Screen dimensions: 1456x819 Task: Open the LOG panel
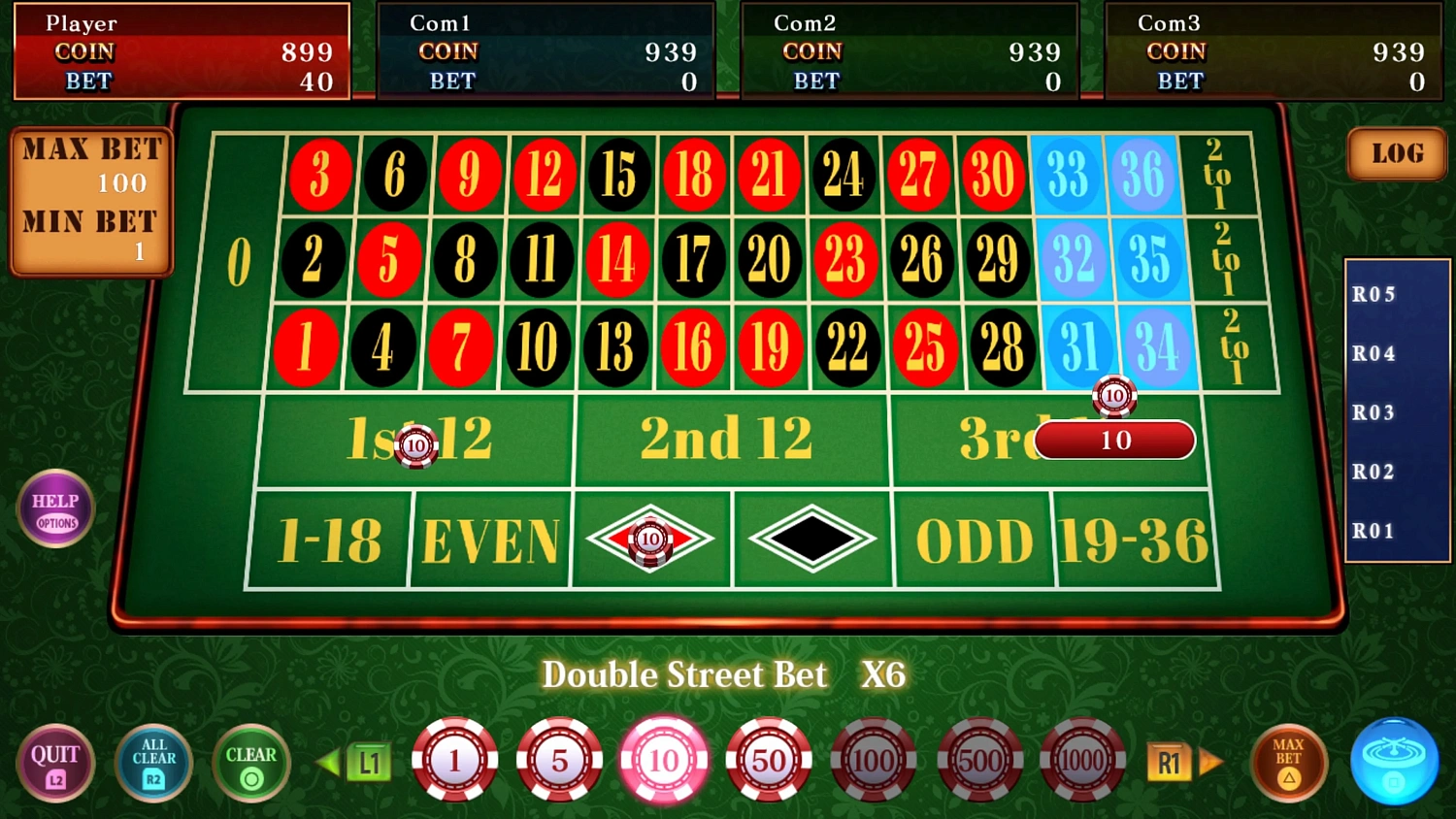(x=1396, y=153)
